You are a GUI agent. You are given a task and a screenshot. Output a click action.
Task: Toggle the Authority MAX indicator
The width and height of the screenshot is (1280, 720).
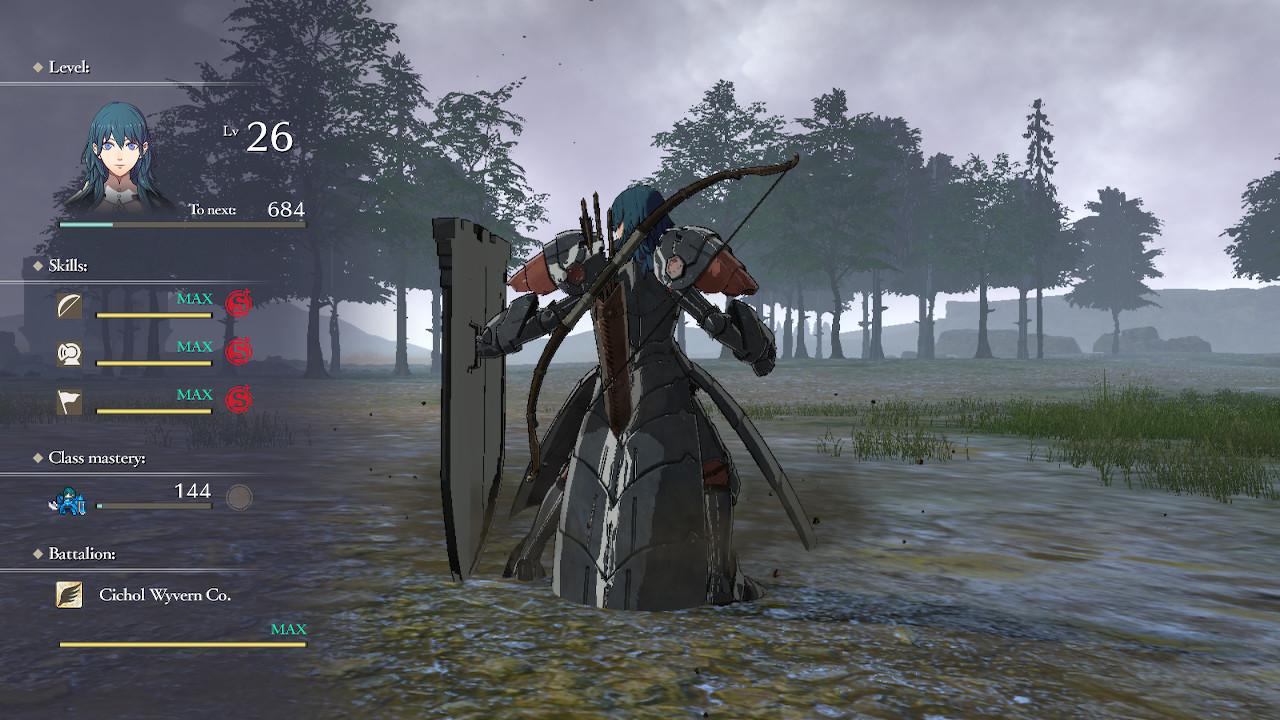click(x=196, y=393)
